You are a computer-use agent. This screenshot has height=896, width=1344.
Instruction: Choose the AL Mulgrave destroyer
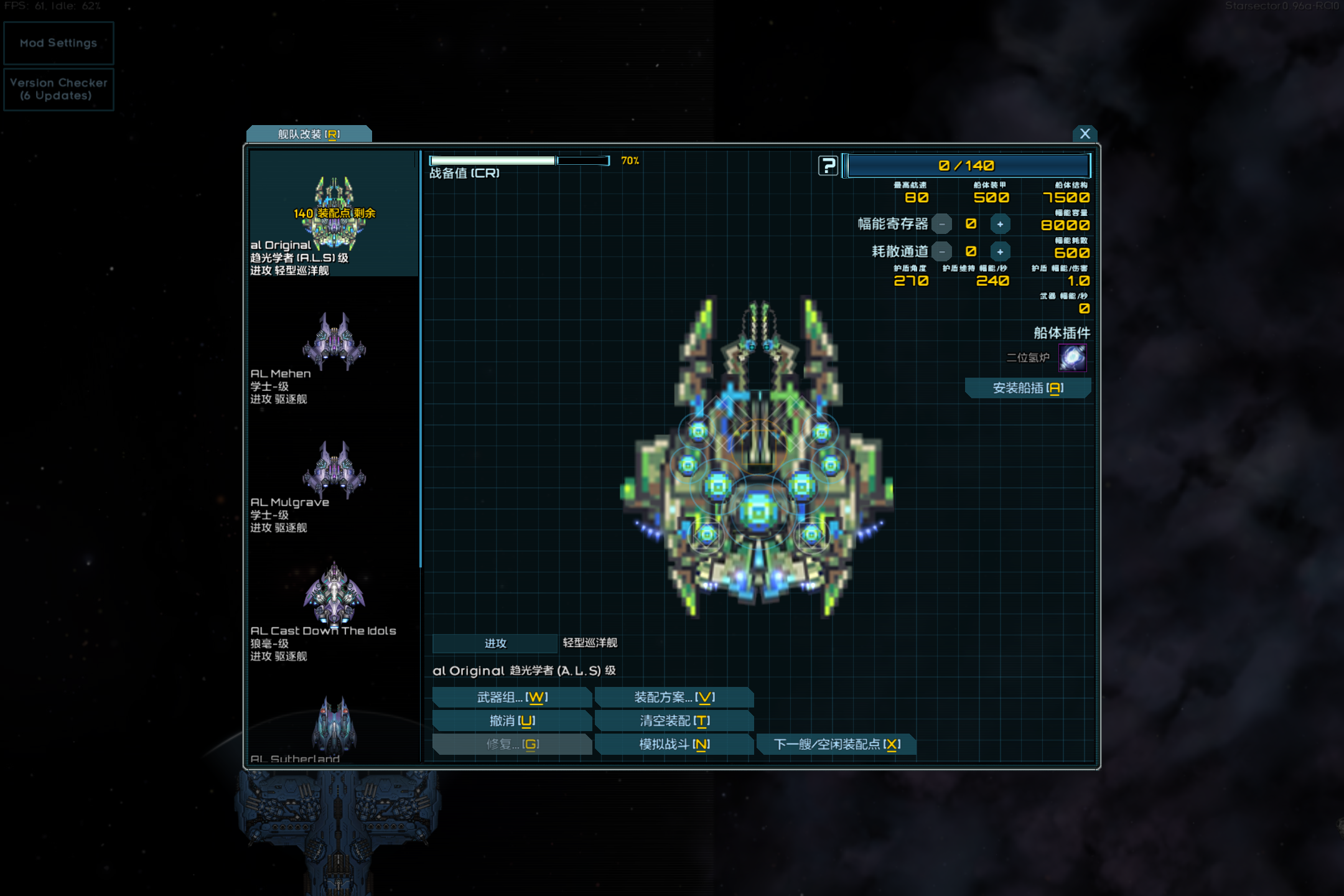tap(334, 483)
